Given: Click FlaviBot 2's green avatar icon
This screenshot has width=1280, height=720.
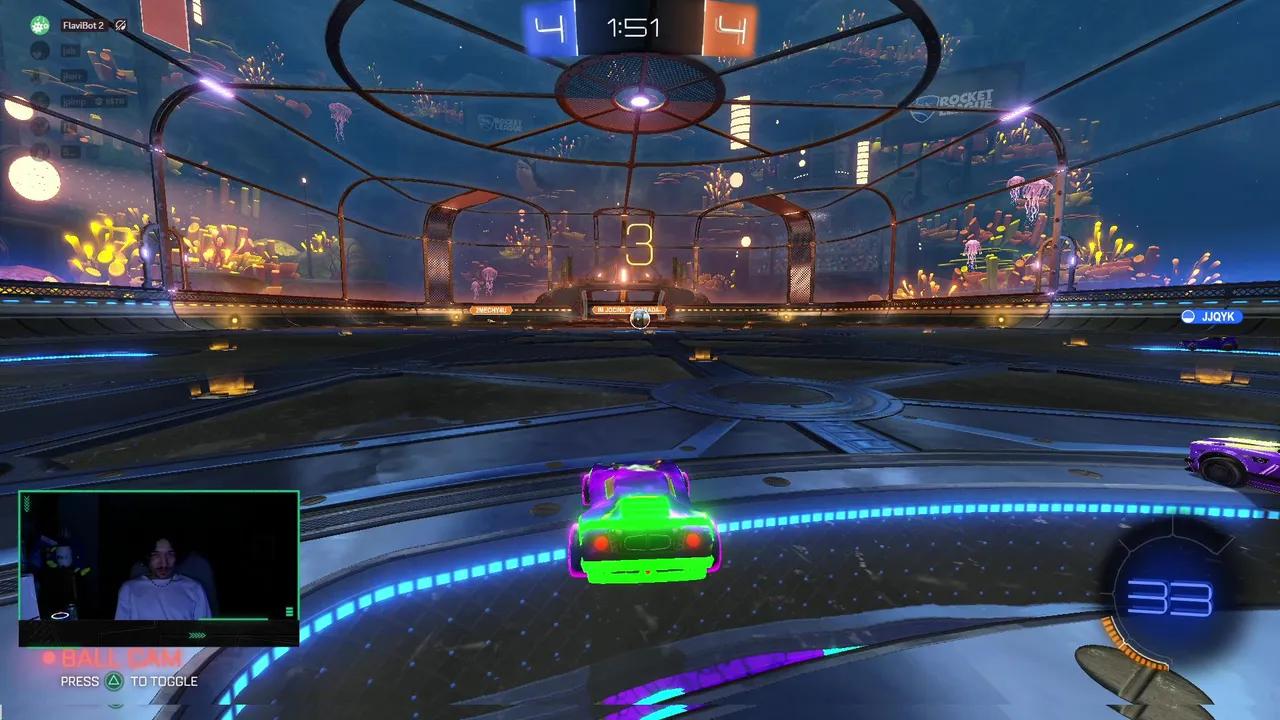Looking at the screenshot, I should point(39,25).
